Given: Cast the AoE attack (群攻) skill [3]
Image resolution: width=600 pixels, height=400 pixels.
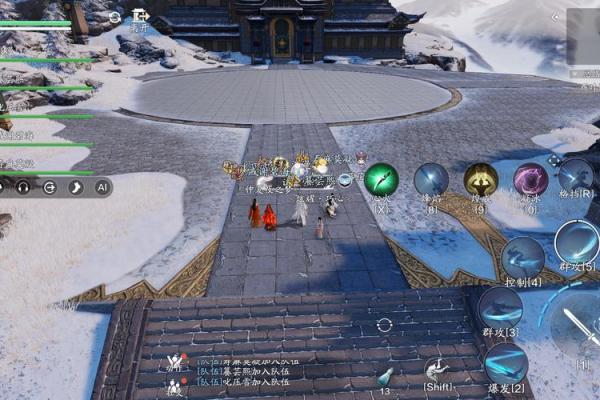Looking at the screenshot, I should [499, 308].
